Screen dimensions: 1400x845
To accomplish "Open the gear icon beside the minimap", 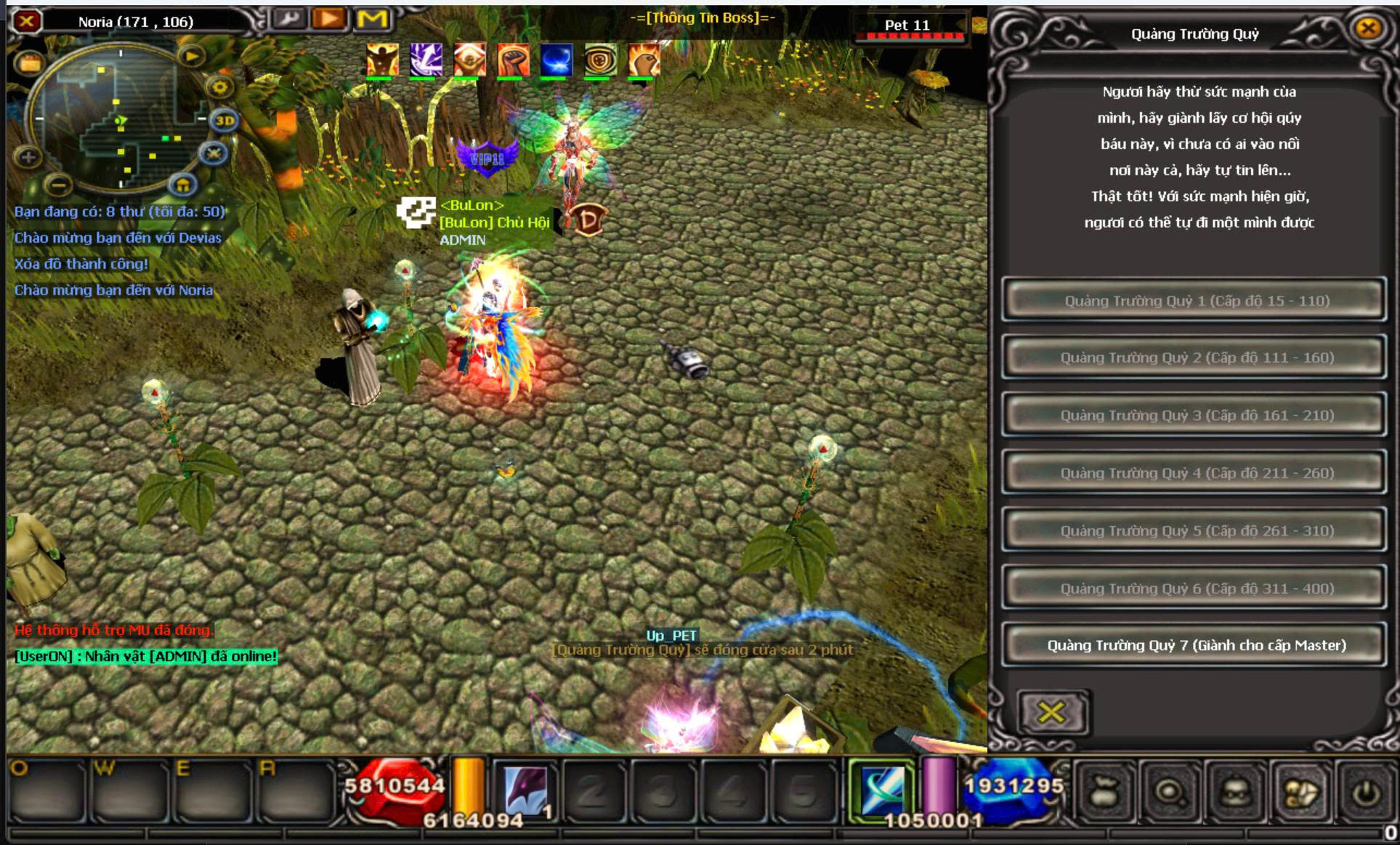I will 219,88.
